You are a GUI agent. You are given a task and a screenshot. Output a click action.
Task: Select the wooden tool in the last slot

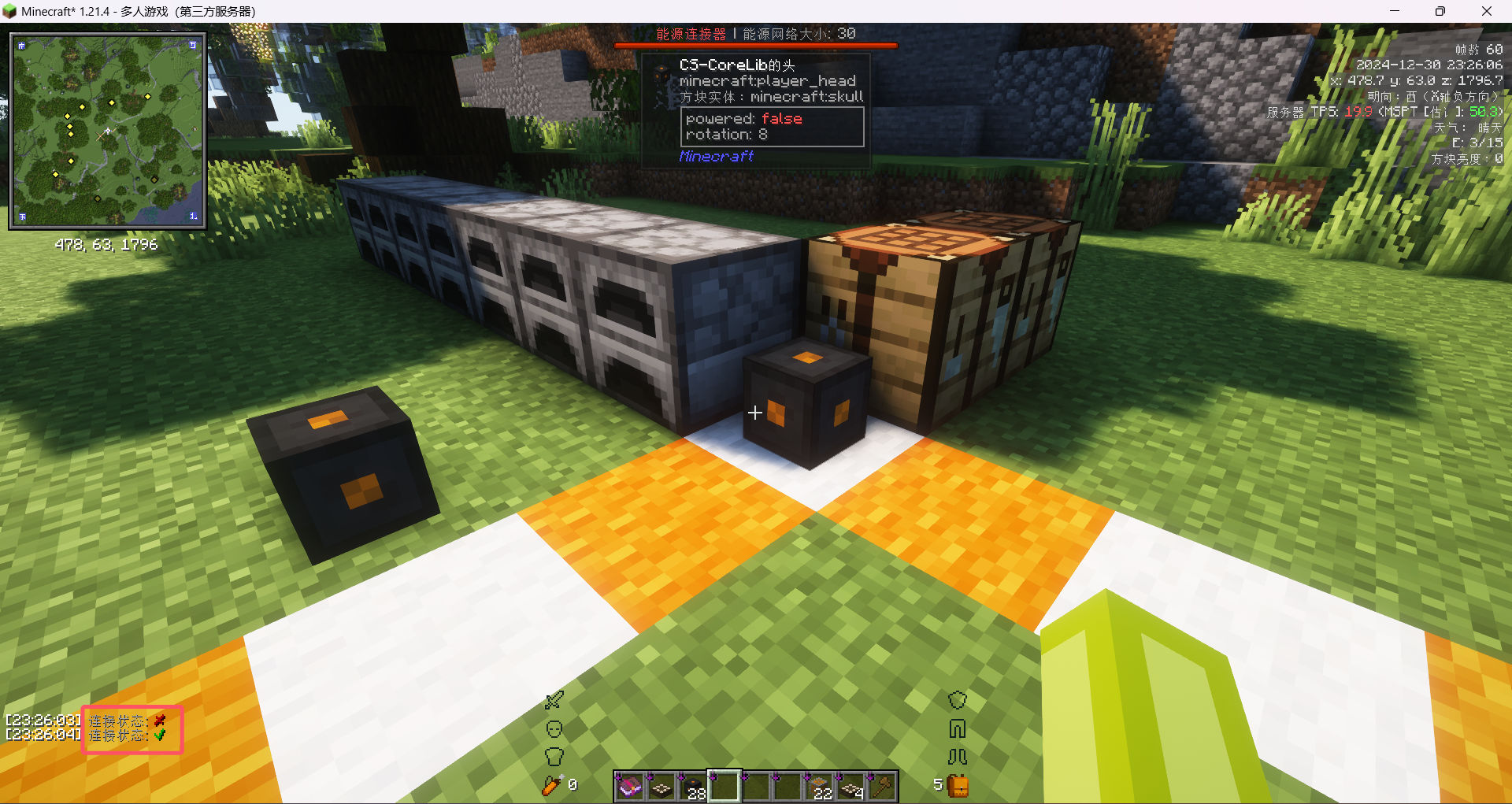click(x=883, y=786)
